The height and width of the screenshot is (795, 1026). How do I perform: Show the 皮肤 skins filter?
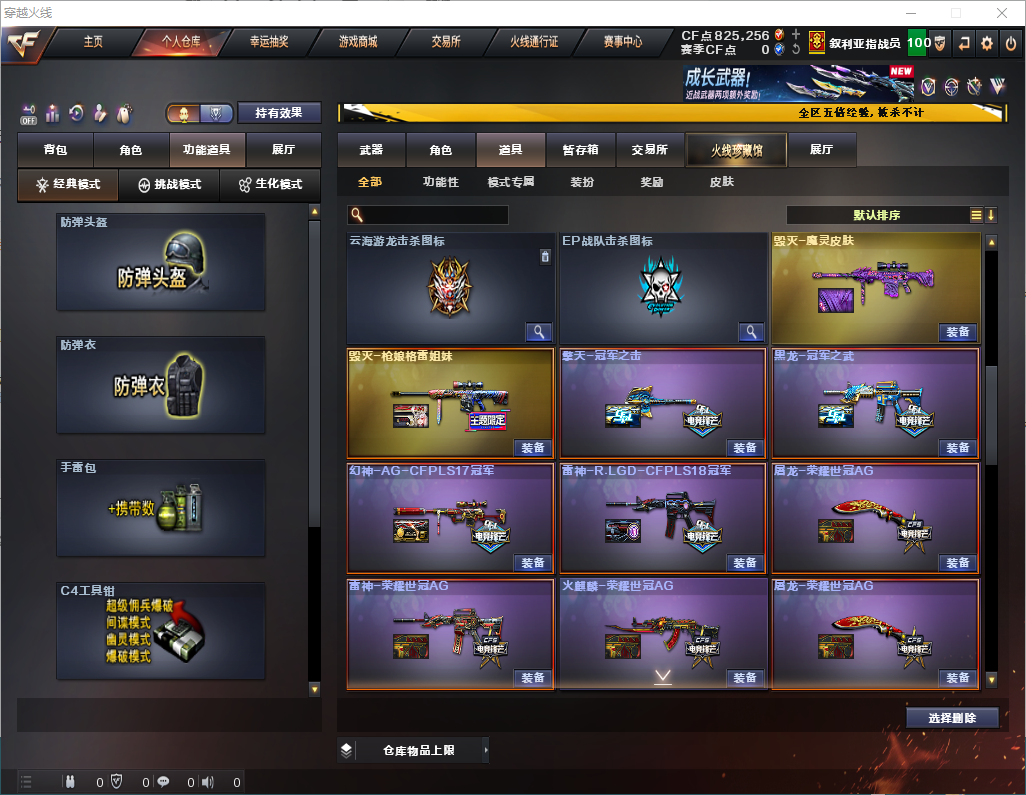click(x=721, y=182)
